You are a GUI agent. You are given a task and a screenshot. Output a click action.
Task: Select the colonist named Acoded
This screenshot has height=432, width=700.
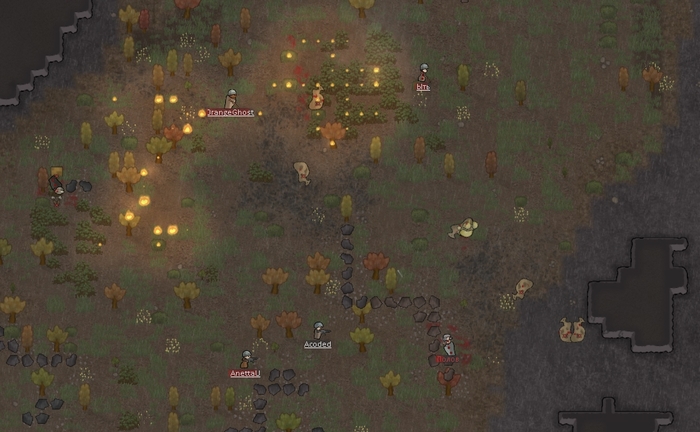tap(318, 330)
